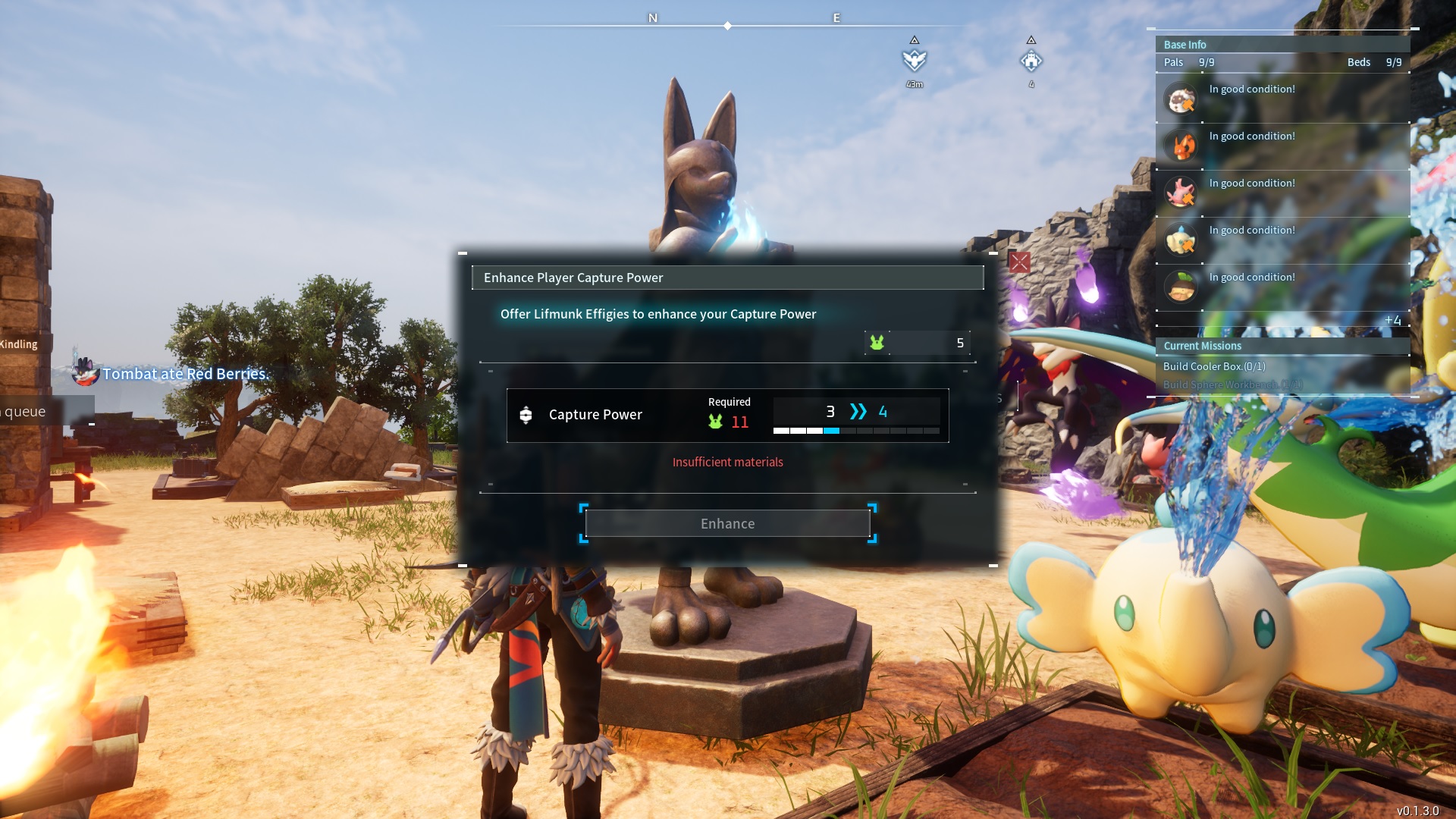Click the Enhance button

[x=727, y=523]
